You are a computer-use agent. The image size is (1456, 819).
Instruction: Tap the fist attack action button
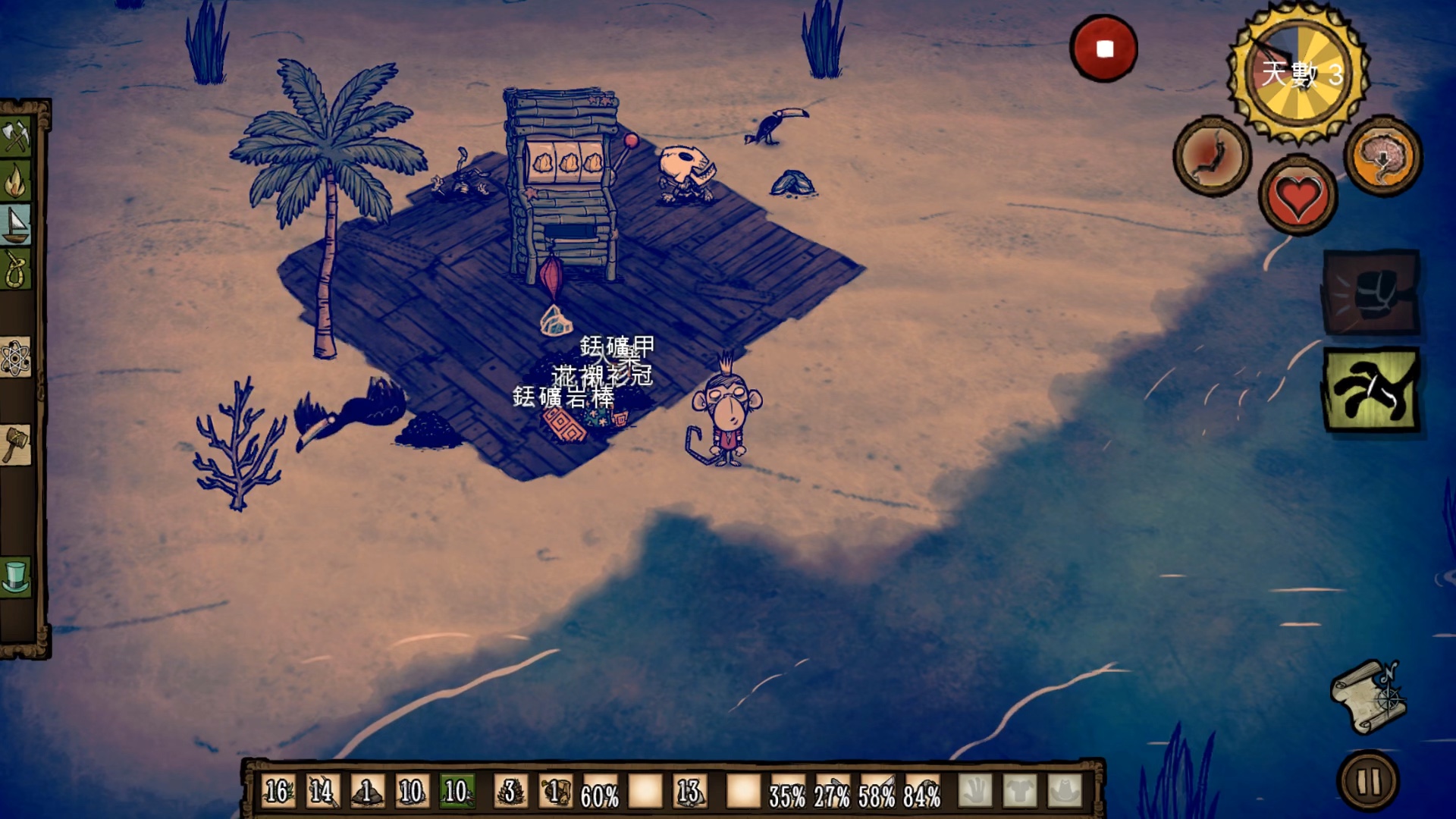(1371, 293)
